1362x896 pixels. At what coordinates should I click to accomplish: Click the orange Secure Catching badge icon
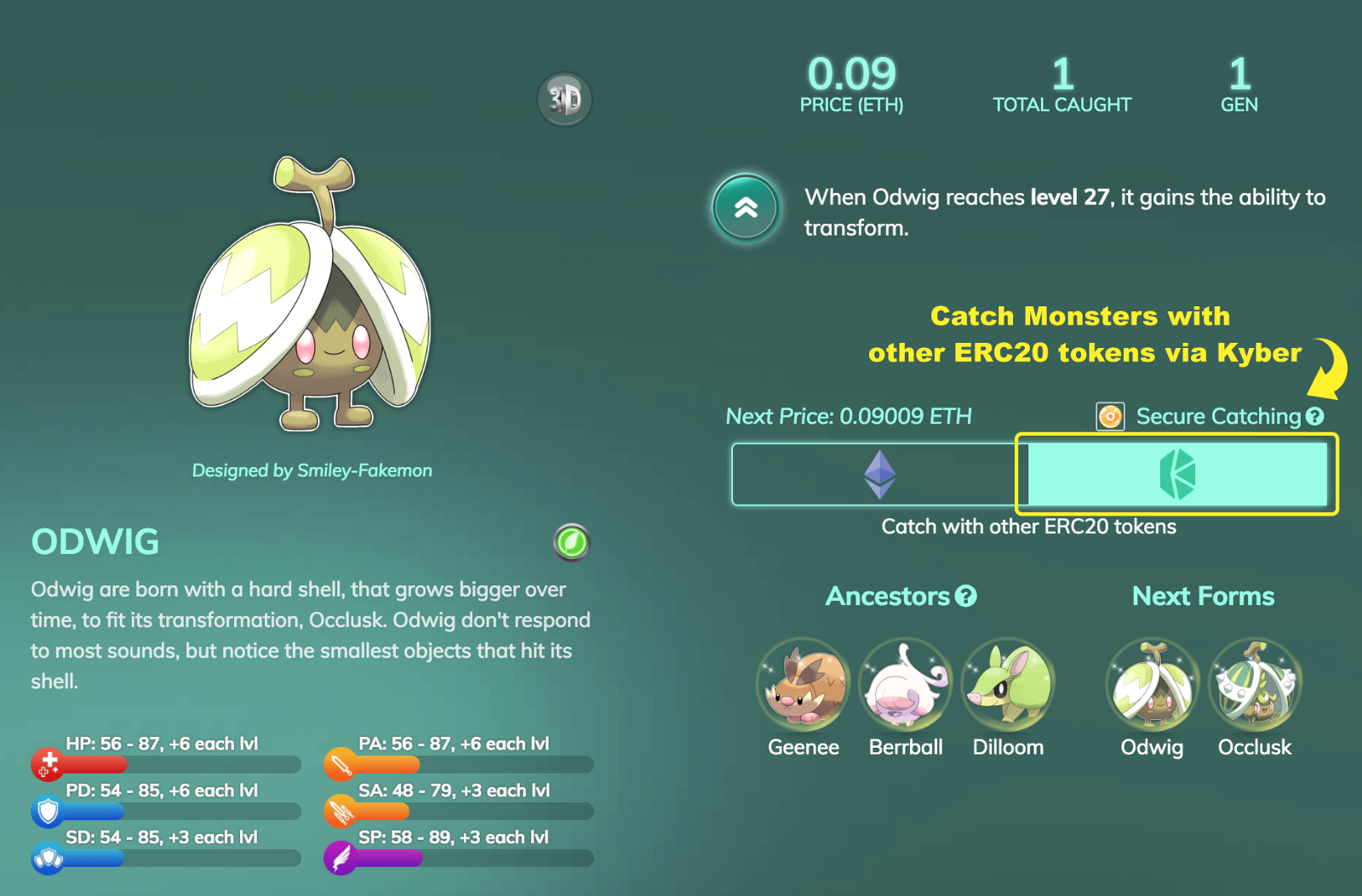coord(1110,417)
